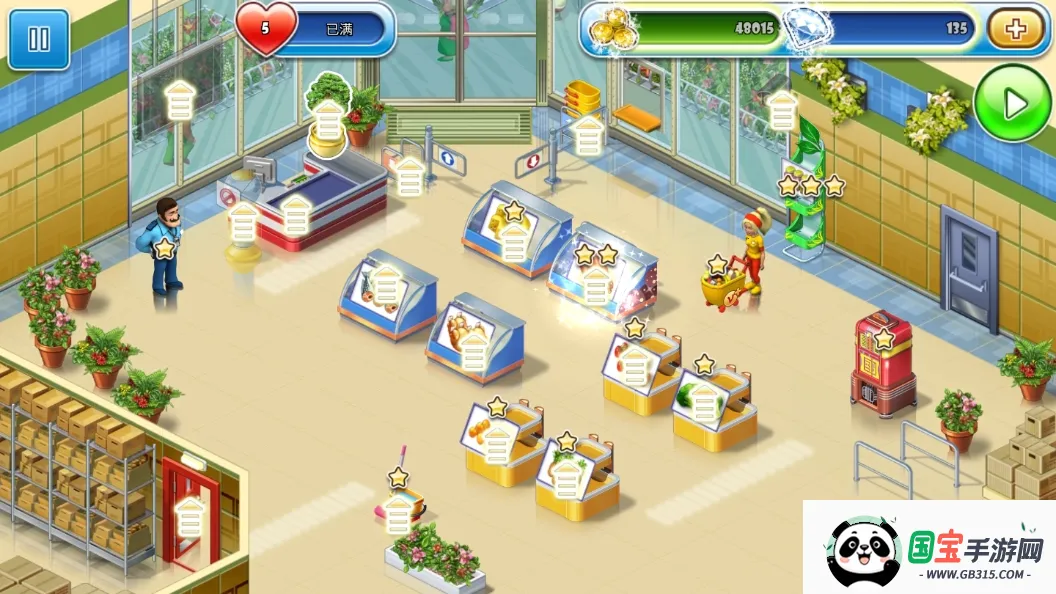
Task: Click the star icon on the red jukebox
Action: click(884, 339)
